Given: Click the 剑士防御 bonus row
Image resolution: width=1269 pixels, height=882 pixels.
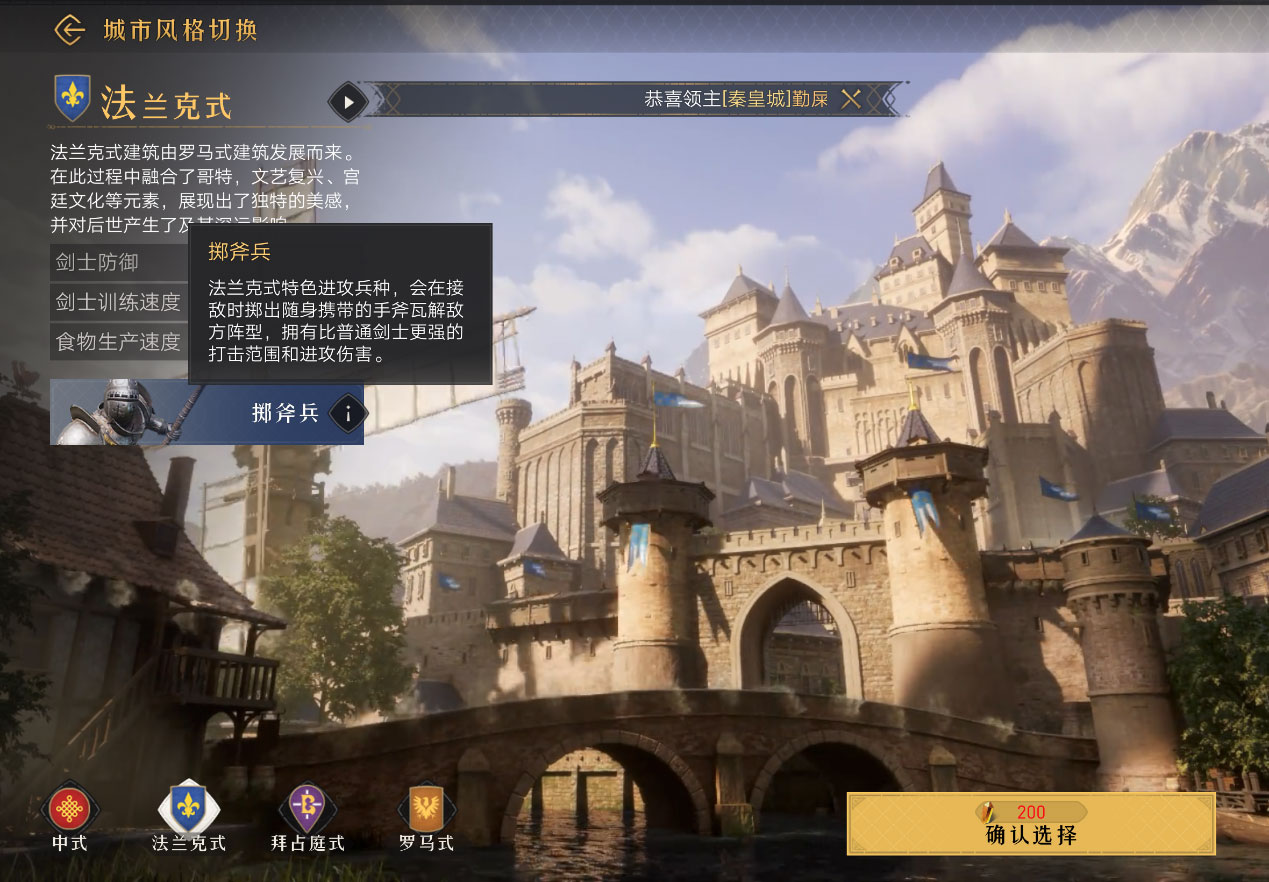Looking at the screenshot, I should (118, 263).
